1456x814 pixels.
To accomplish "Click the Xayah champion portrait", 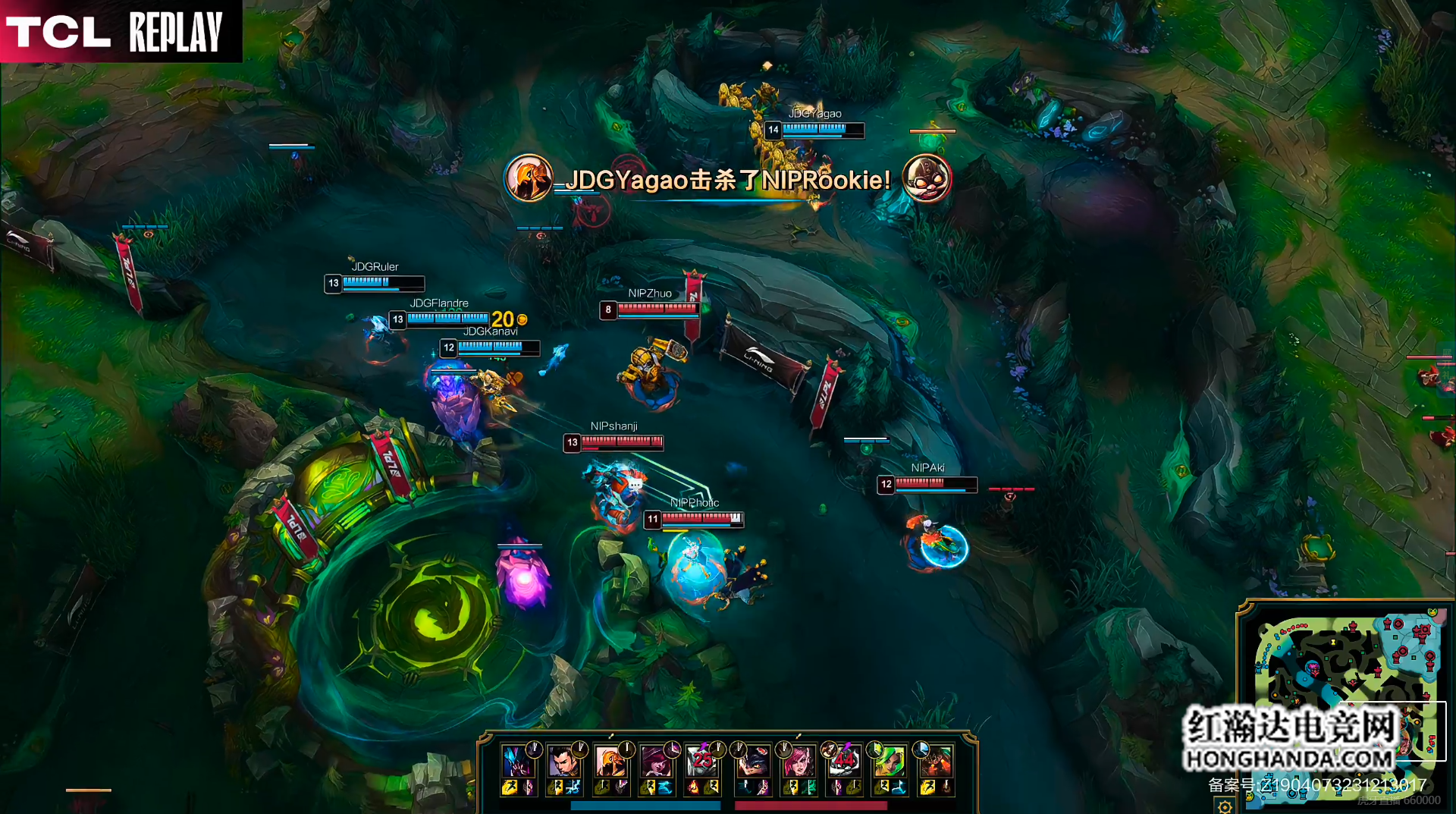I will [x=654, y=761].
